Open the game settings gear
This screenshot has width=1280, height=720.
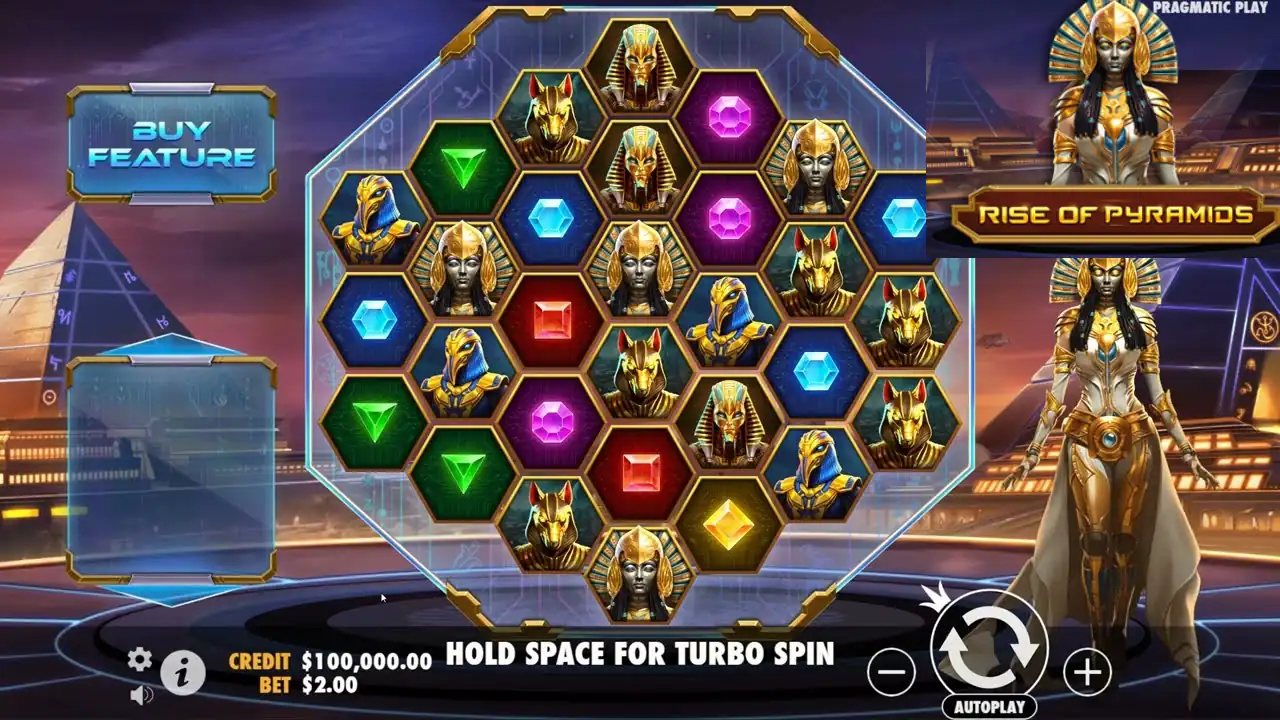coord(140,660)
